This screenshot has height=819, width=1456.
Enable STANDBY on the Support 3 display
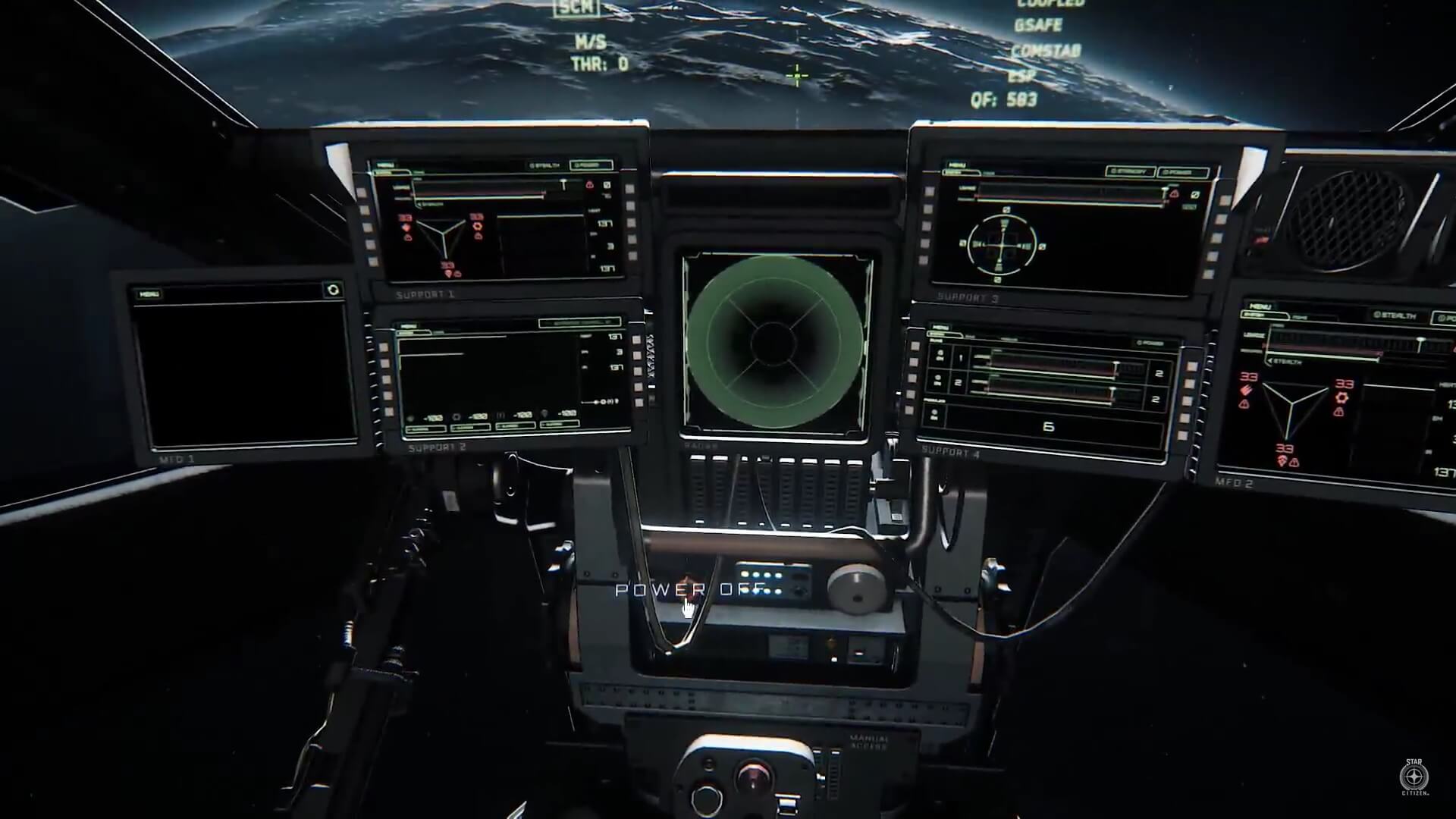point(1130,171)
